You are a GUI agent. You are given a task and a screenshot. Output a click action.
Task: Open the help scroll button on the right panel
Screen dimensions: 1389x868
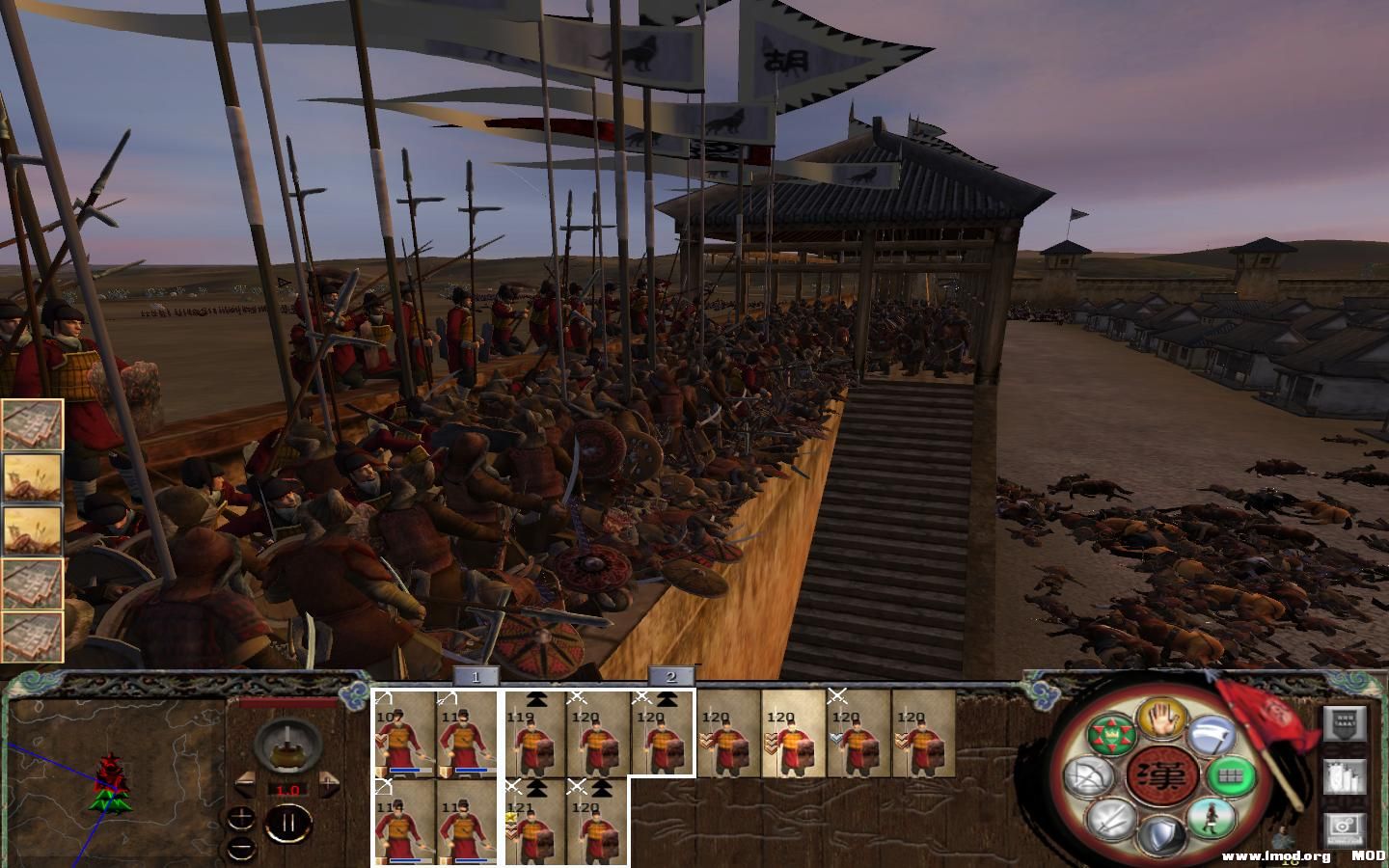pos(1343,725)
